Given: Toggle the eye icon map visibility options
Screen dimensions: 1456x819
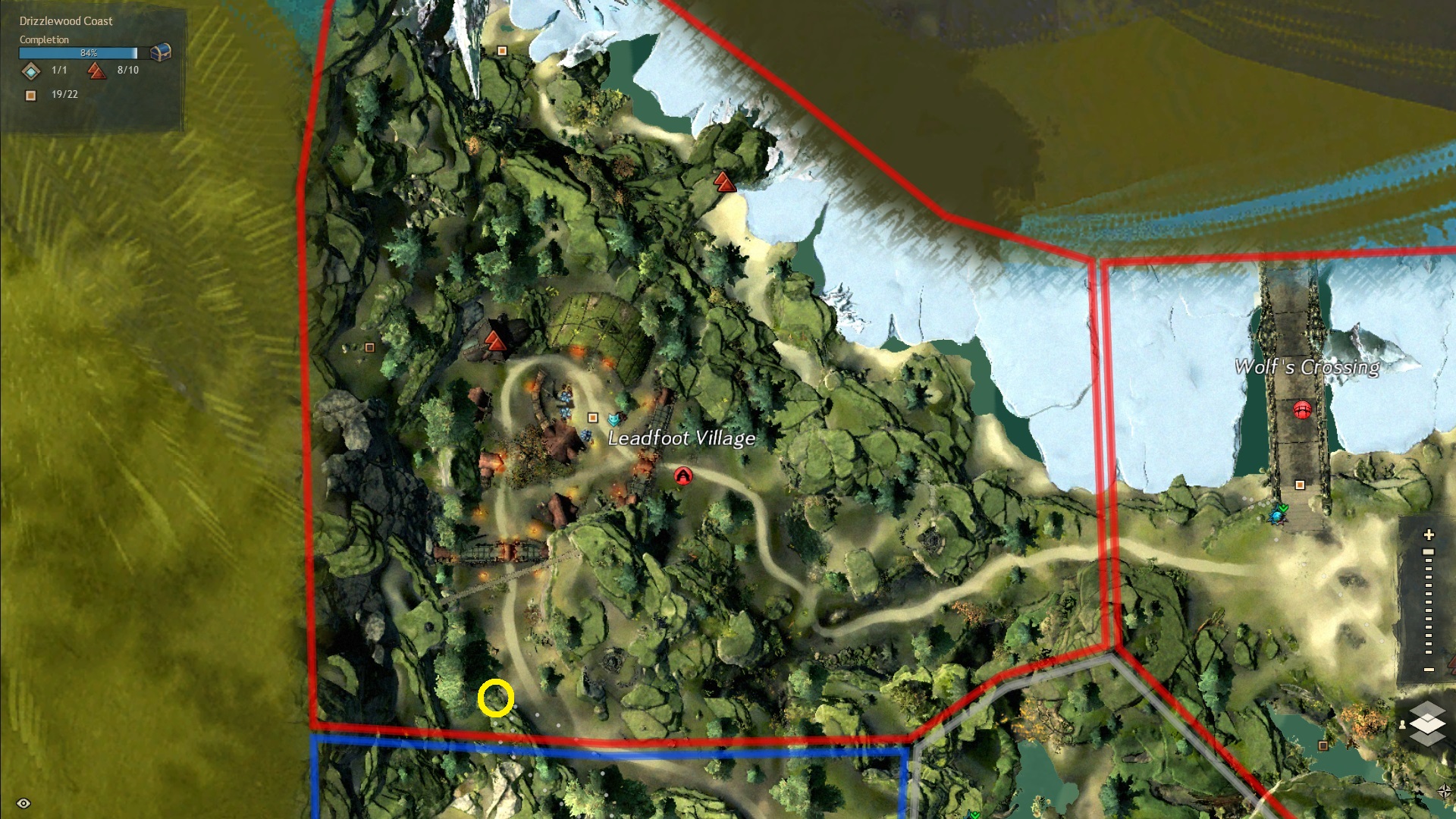Looking at the screenshot, I should 24,803.
